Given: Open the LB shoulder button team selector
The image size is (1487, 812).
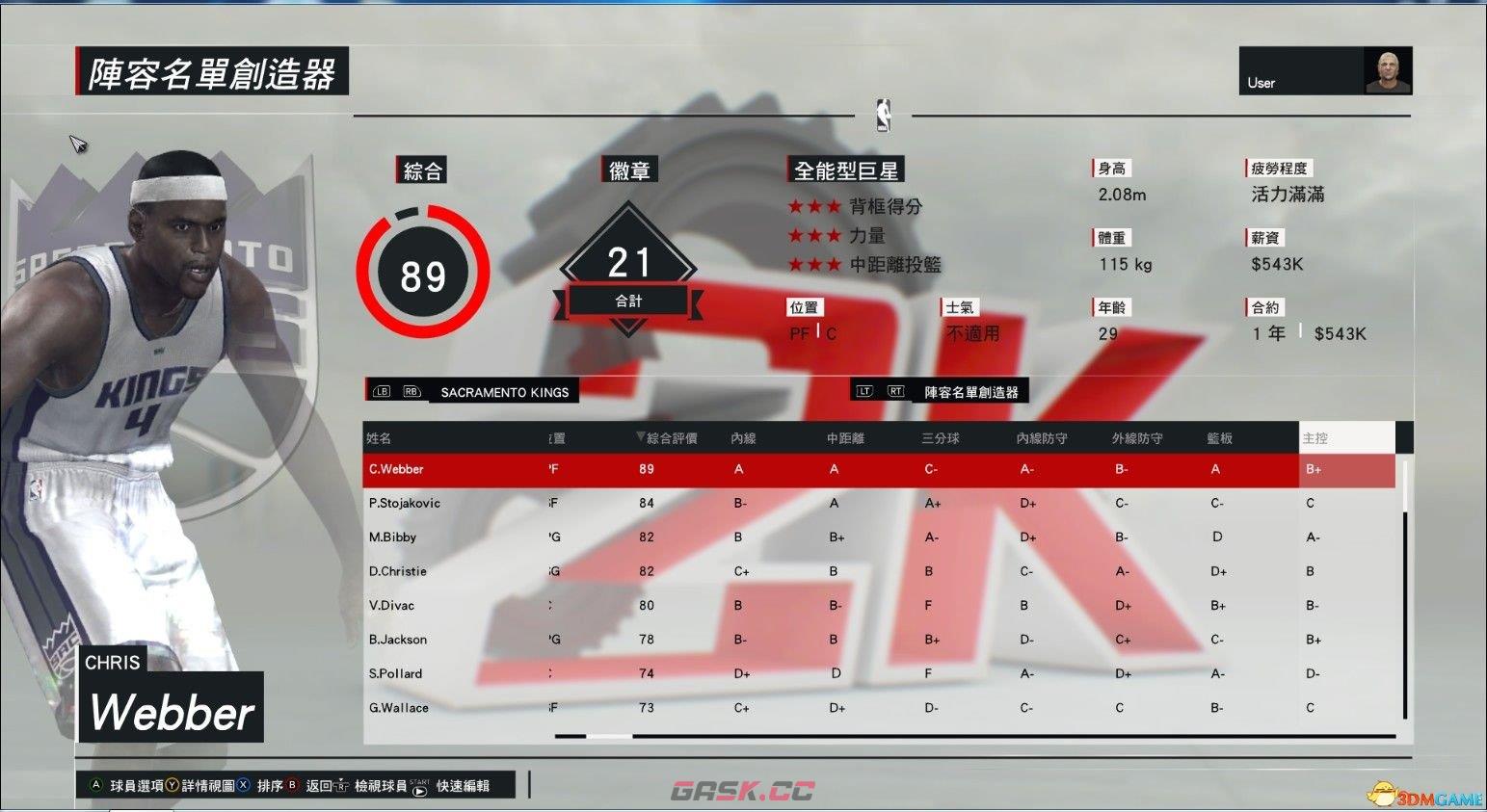Looking at the screenshot, I should click(x=381, y=391).
